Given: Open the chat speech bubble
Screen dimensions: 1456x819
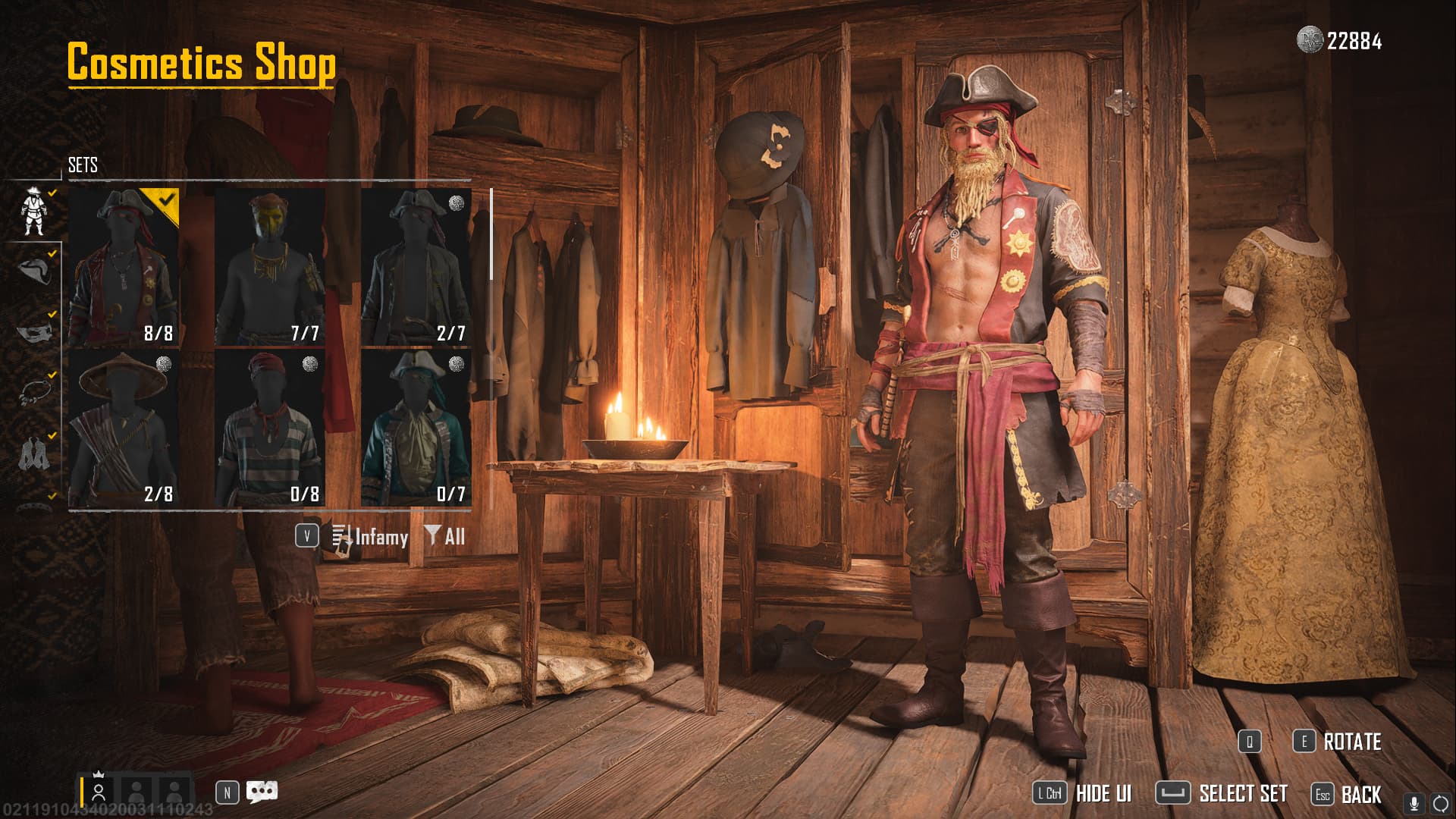Looking at the screenshot, I should coord(262,792).
